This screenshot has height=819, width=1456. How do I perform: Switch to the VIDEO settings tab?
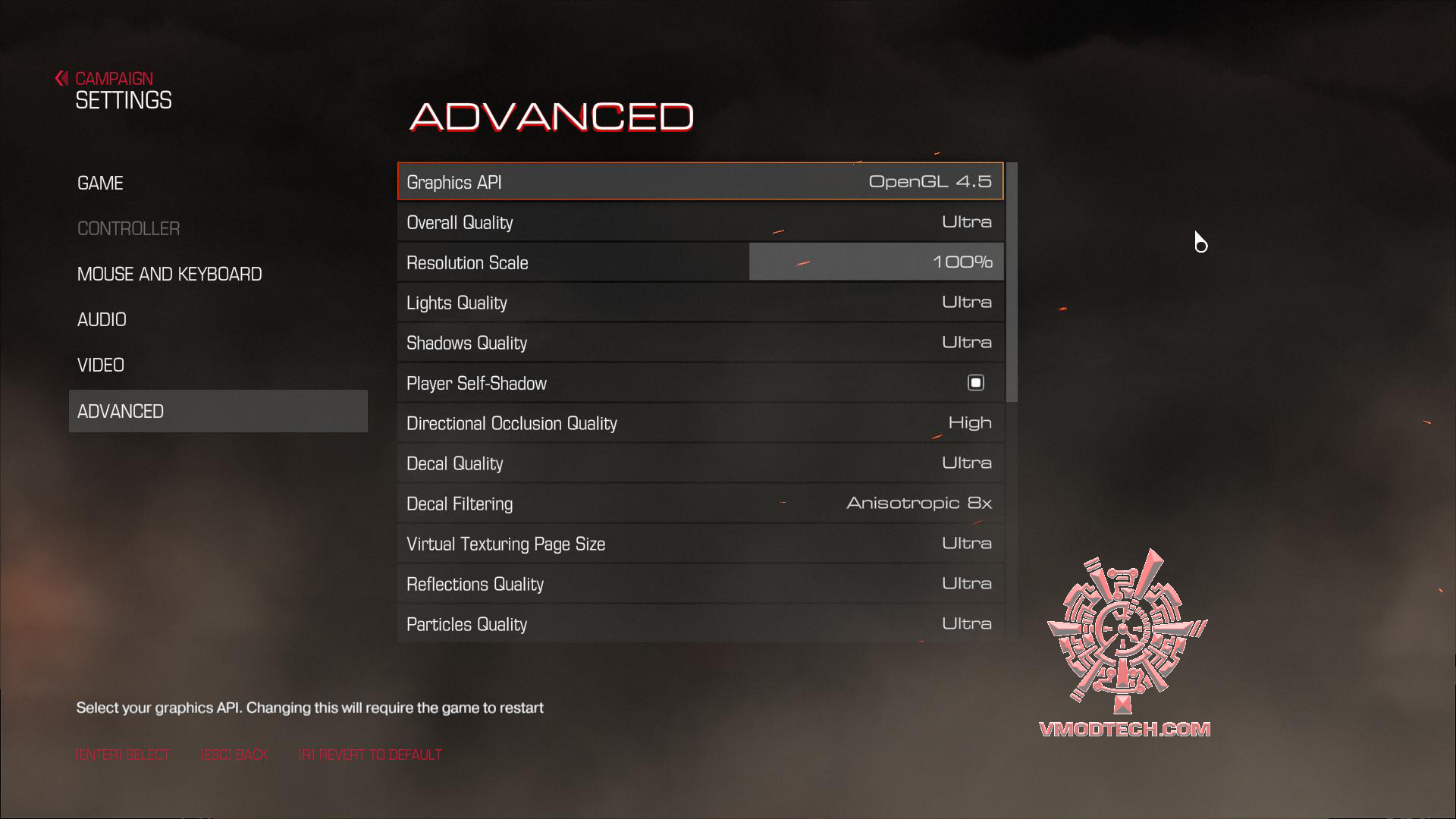click(x=101, y=365)
